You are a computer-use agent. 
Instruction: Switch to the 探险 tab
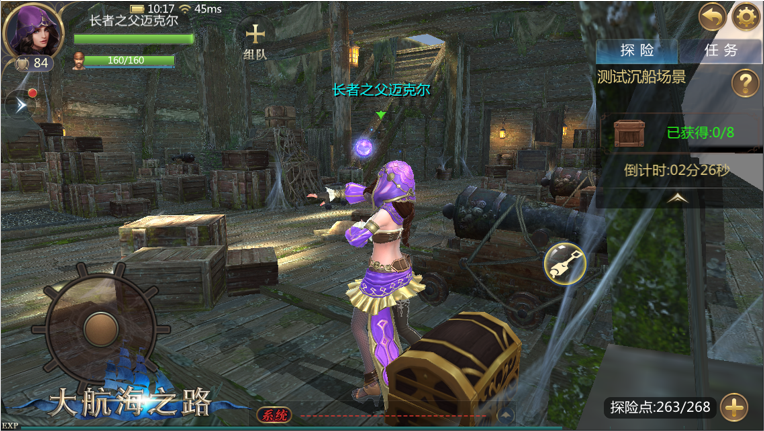tap(637, 50)
